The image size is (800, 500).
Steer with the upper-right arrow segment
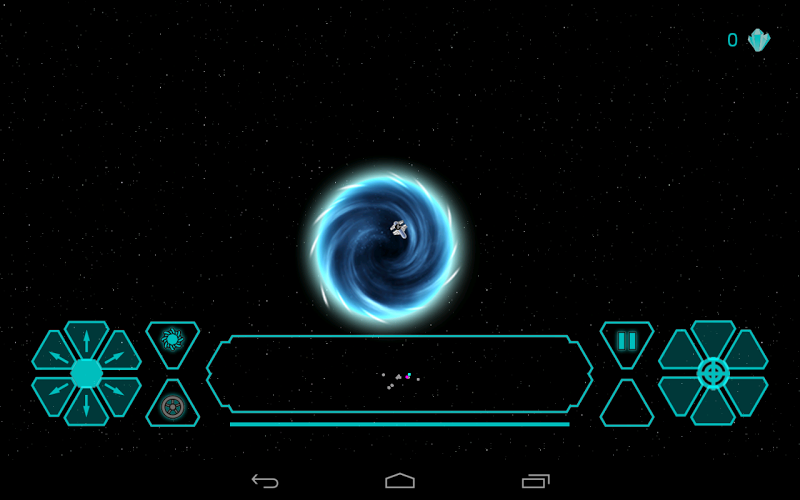[x=119, y=353]
